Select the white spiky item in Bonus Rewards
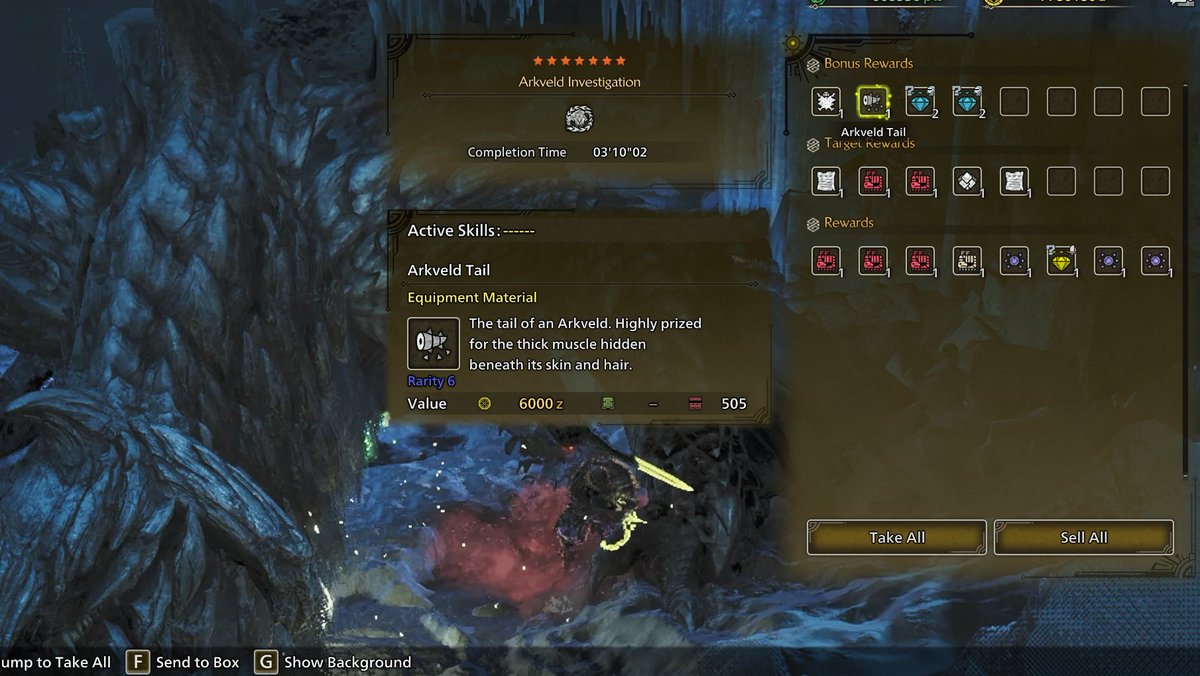 coord(826,101)
